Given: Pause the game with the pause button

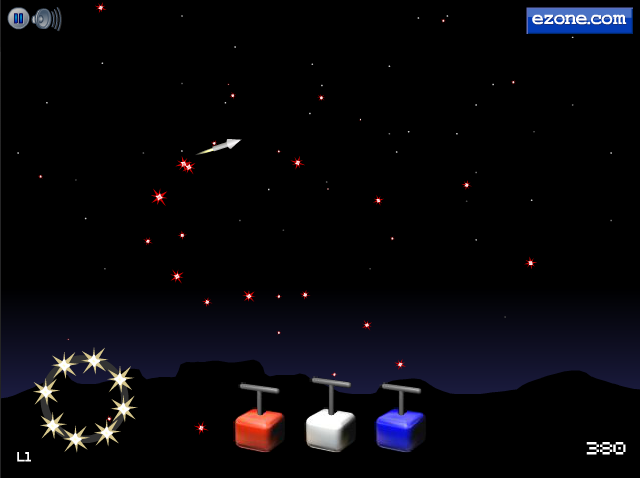Looking at the screenshot, I should [18, 18].
